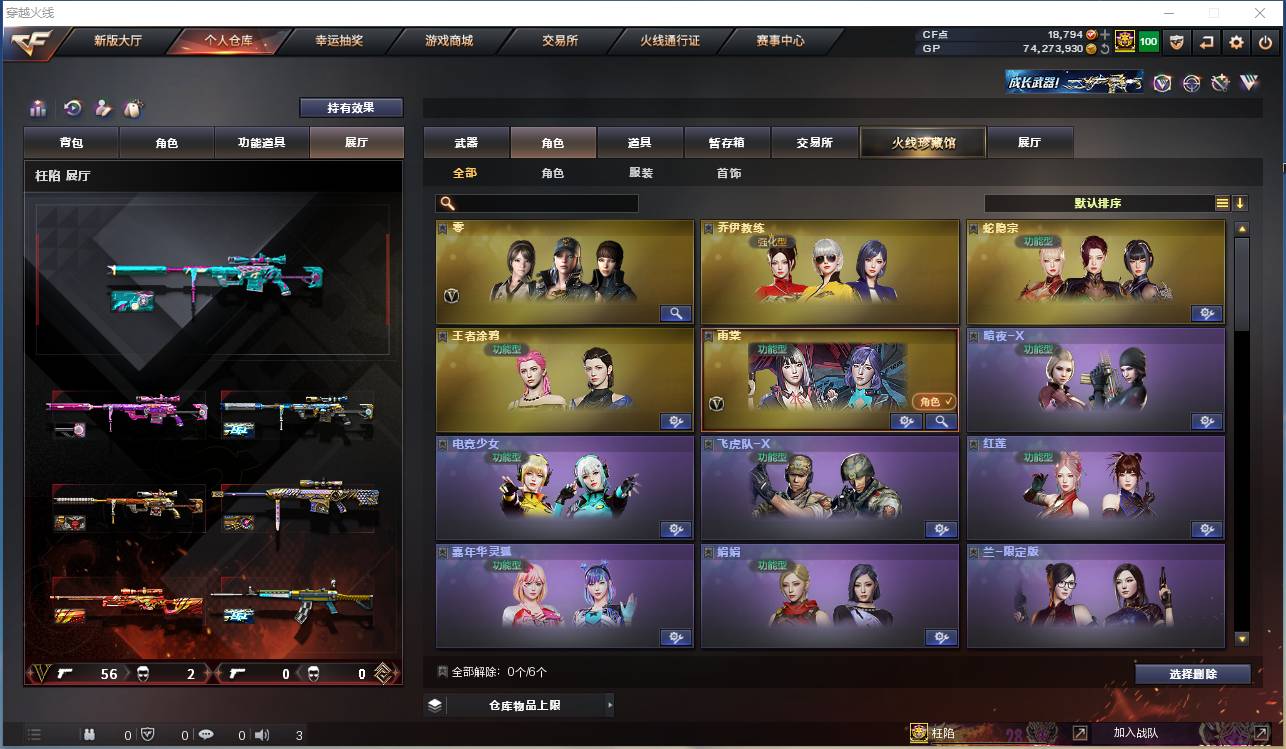This screenshot has height=749, width=1286.
Task: Click the magnifier icon on the 零 character card
Action: tap(677, 313)
